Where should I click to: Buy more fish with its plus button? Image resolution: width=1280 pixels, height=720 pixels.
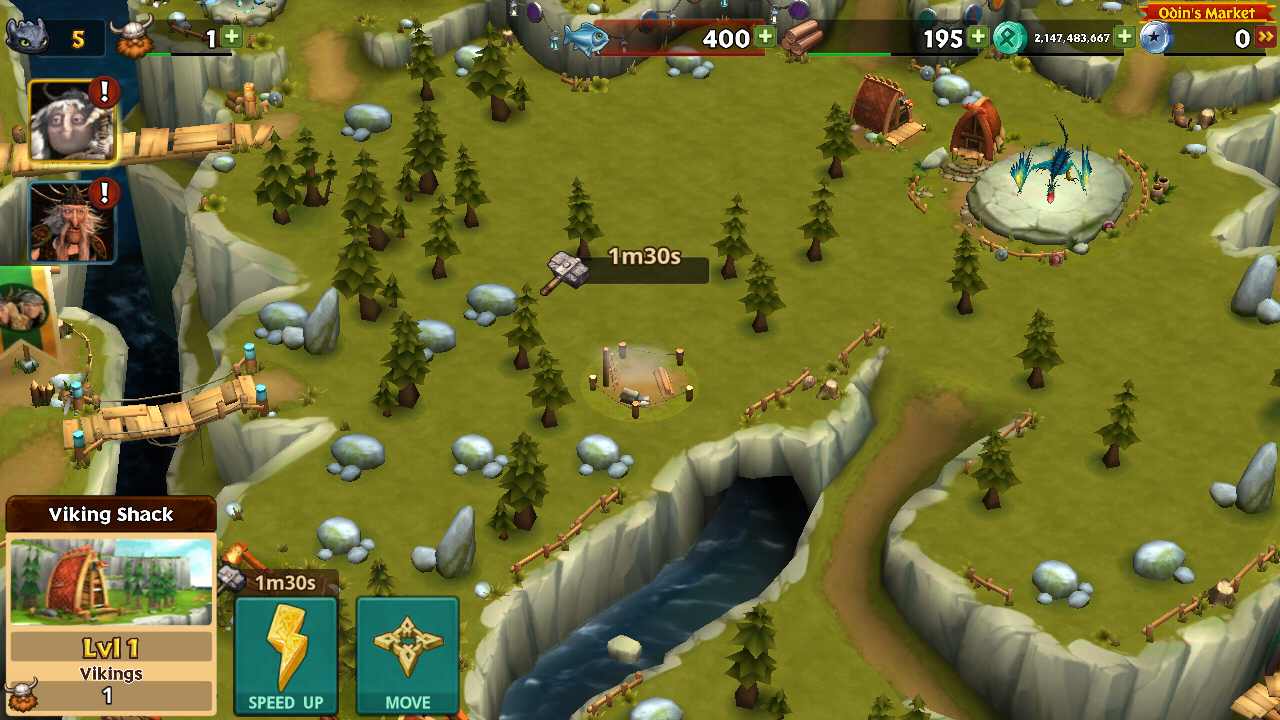pyautogui.click(x=764, y=37)
